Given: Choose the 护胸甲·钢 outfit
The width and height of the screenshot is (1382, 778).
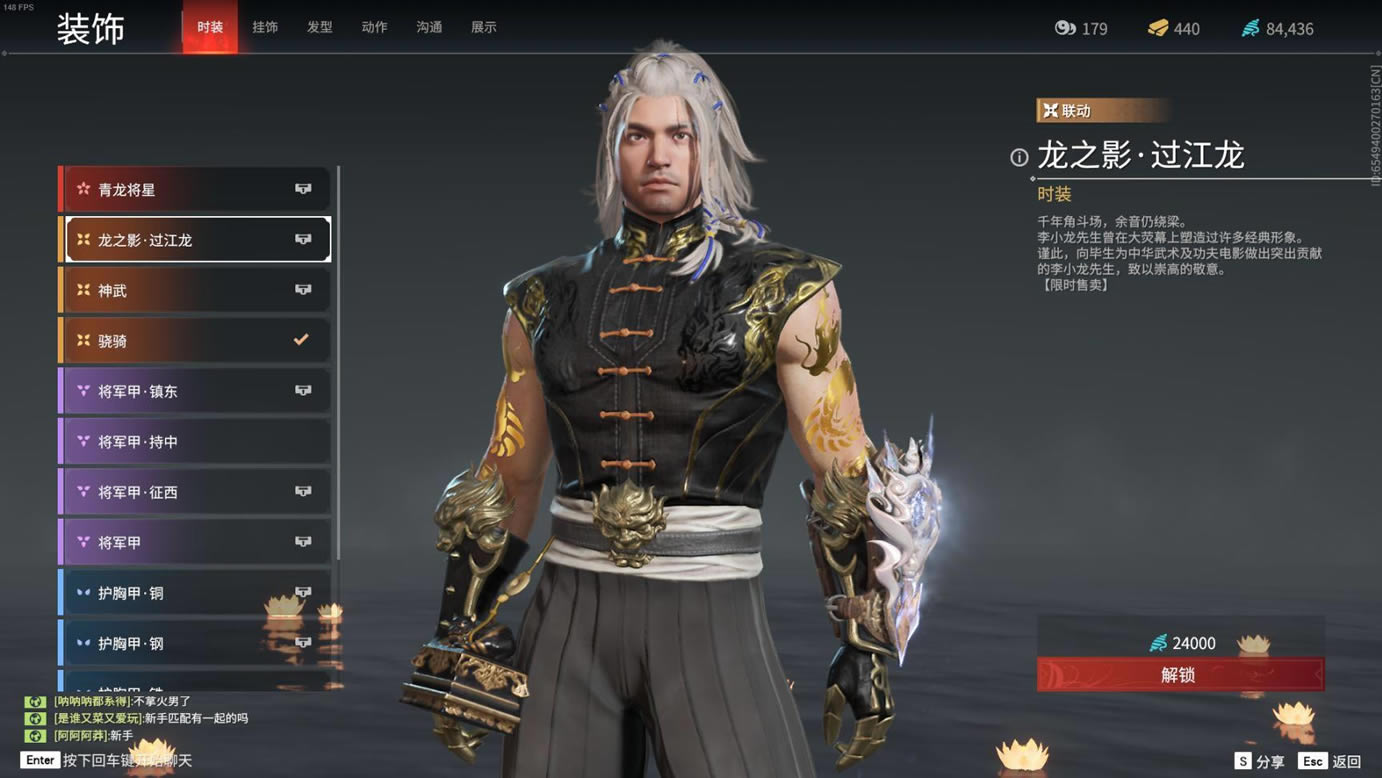Looking at the screenshot, I should [196, 643].
